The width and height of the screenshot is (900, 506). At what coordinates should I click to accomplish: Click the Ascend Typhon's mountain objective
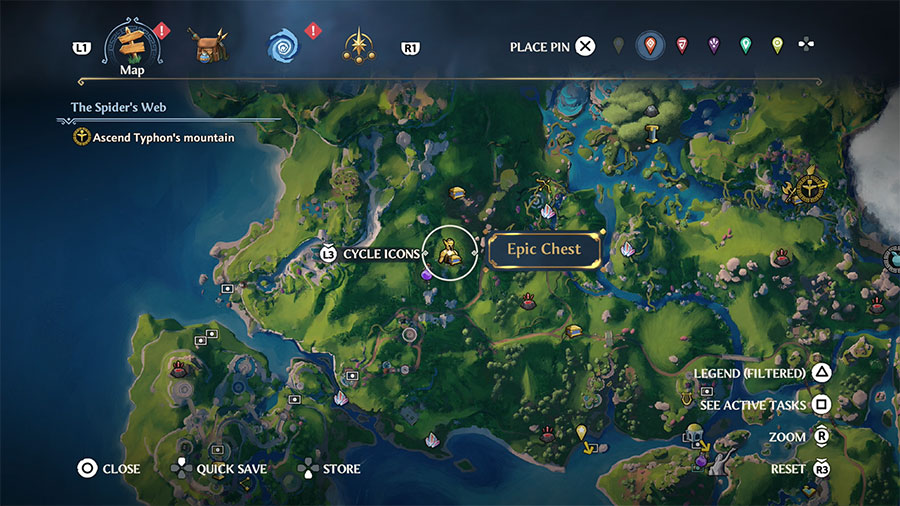[163, 137]
